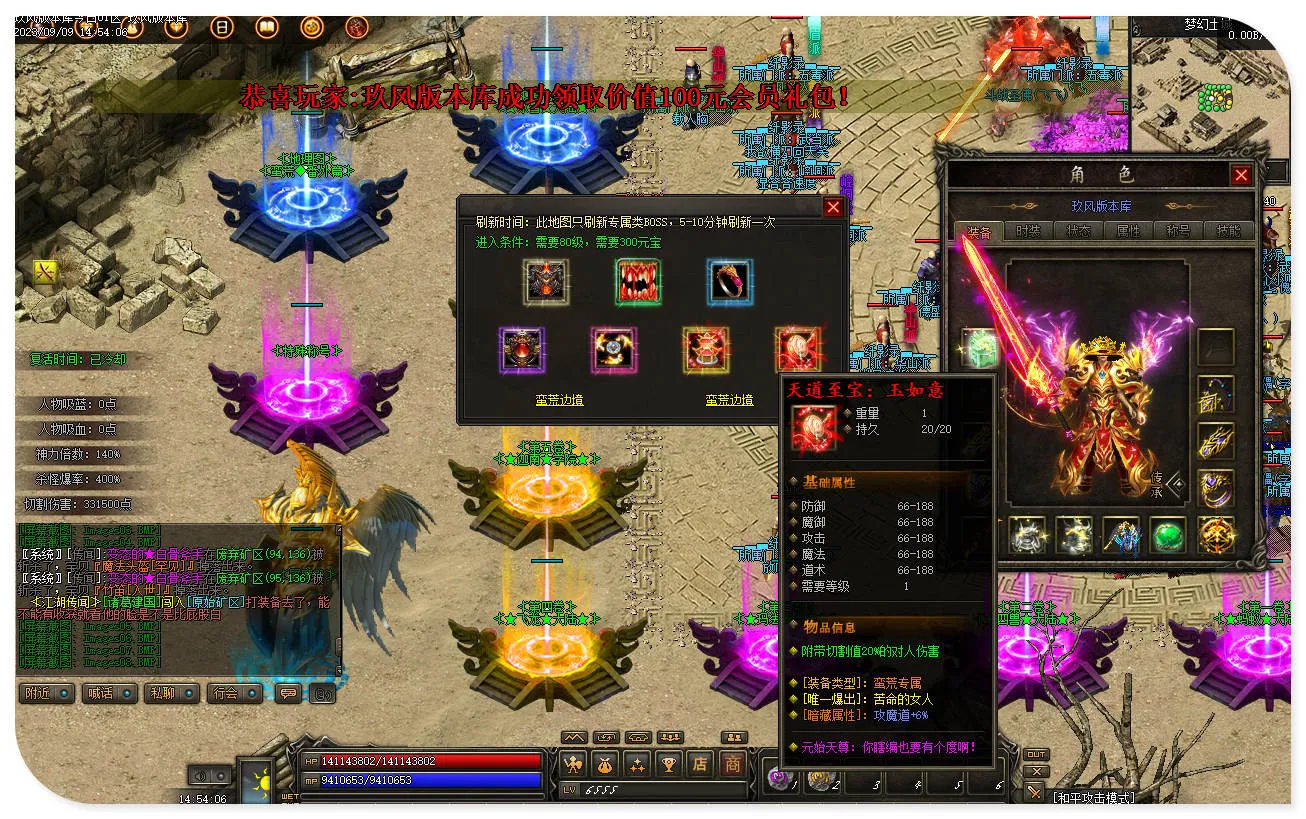The height and width of the screenshot is (819, 1306).
Task: Open the 状态 tab
Action: 1078,231
